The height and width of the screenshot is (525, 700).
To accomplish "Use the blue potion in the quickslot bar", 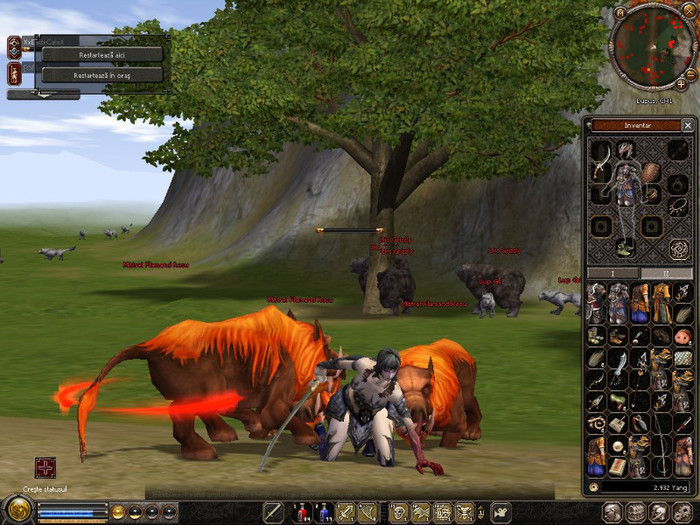I will (322, 513).
